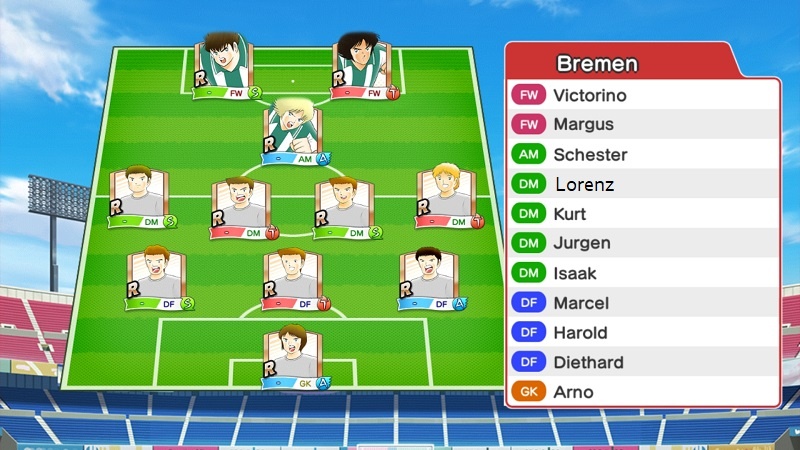
Task: Select the dark-haired forward with red FW badge
Action: [x=362, y=66]
